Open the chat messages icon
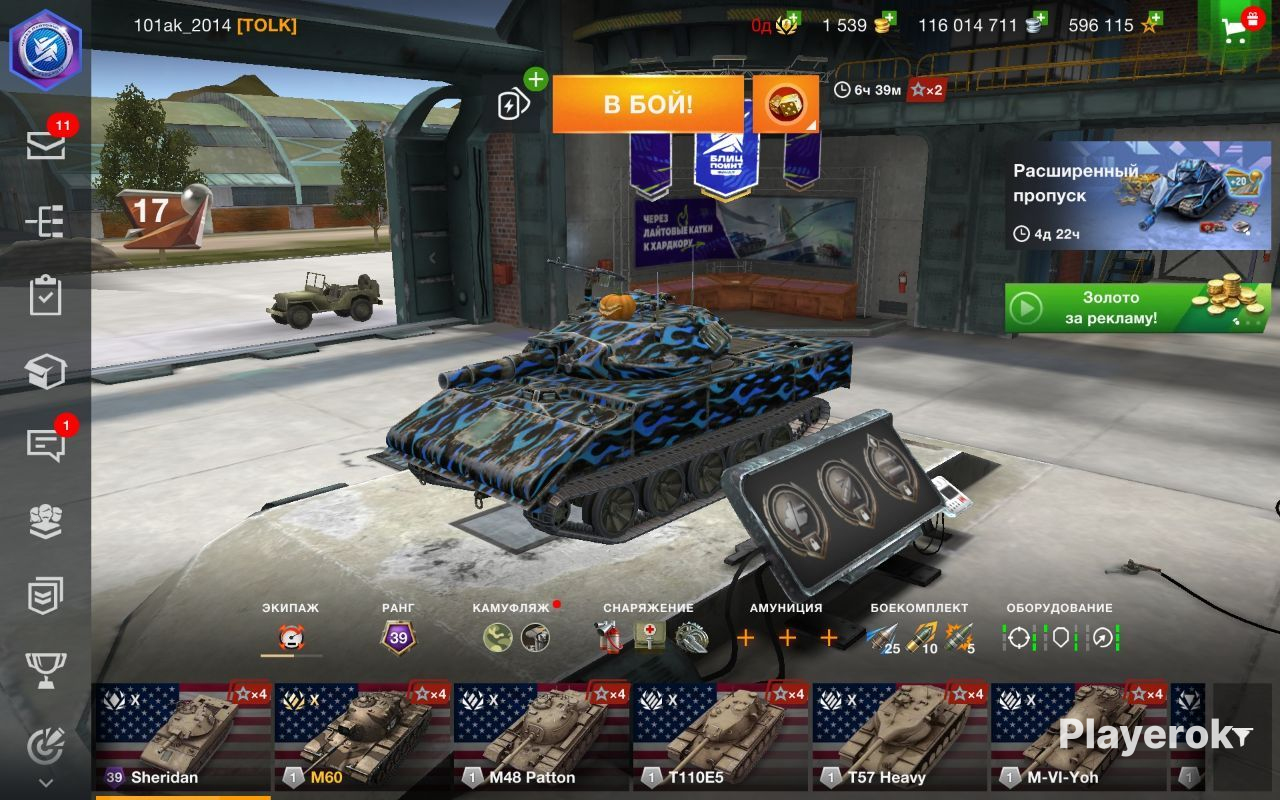 (x=46, y=445)
